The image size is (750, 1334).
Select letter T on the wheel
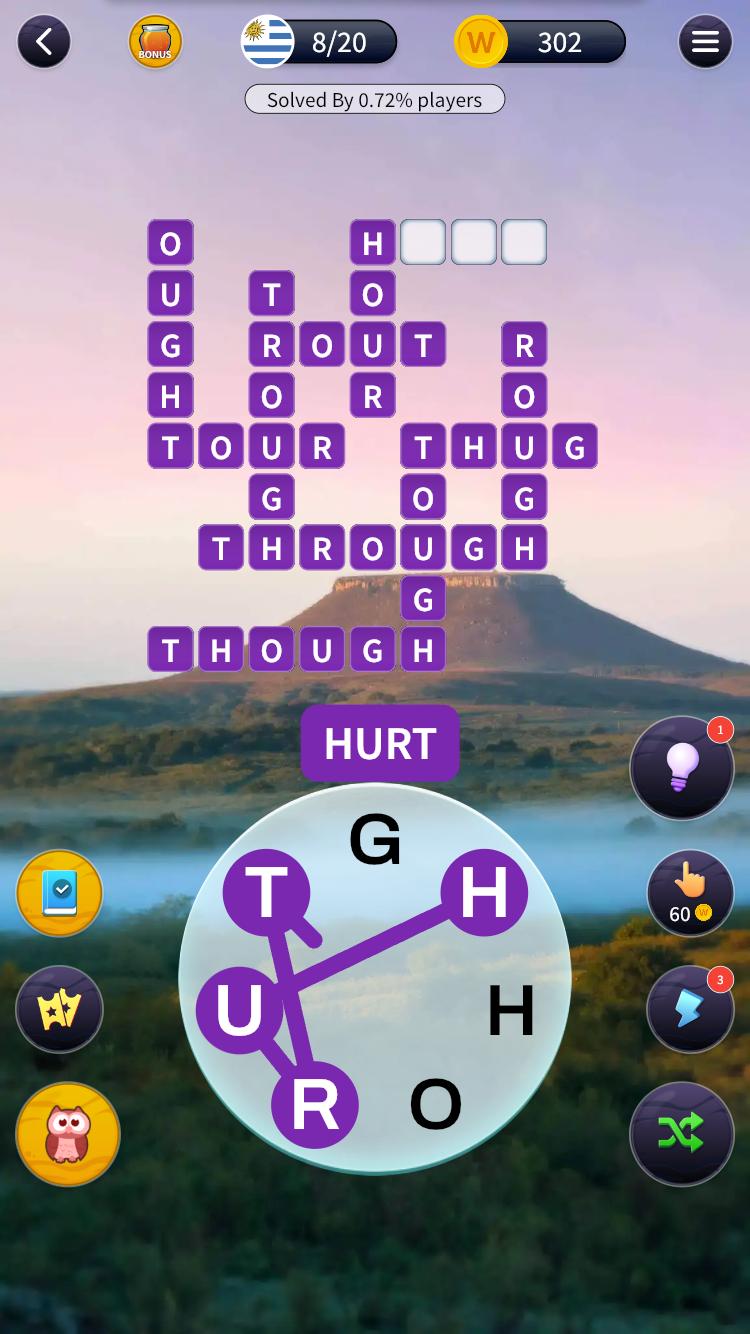[x=266, y=892]
